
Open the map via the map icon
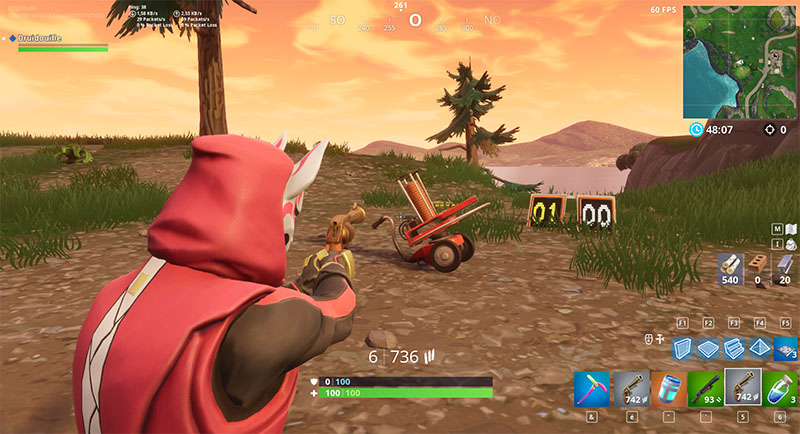pos(790,229)
